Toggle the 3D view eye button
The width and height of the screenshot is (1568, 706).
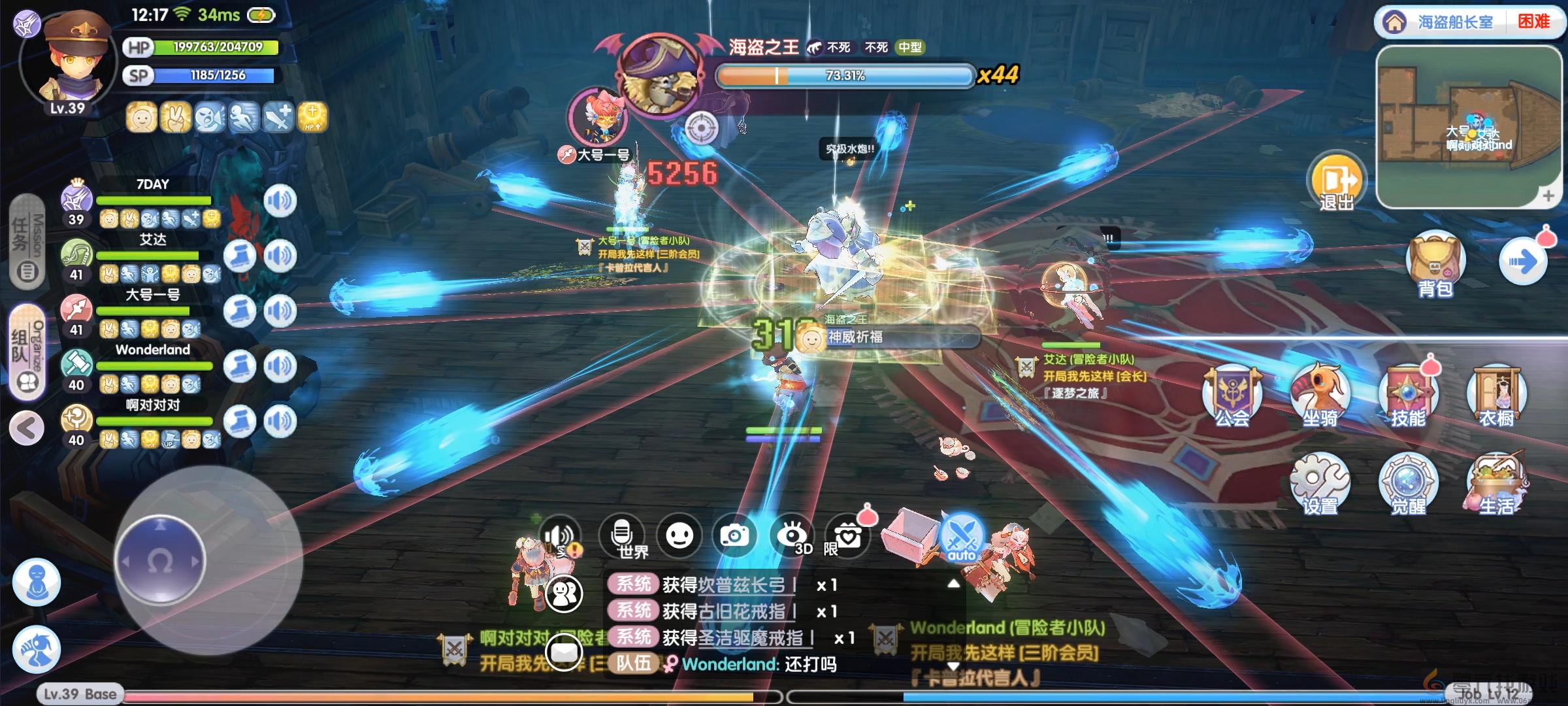[x=792, y=536]
